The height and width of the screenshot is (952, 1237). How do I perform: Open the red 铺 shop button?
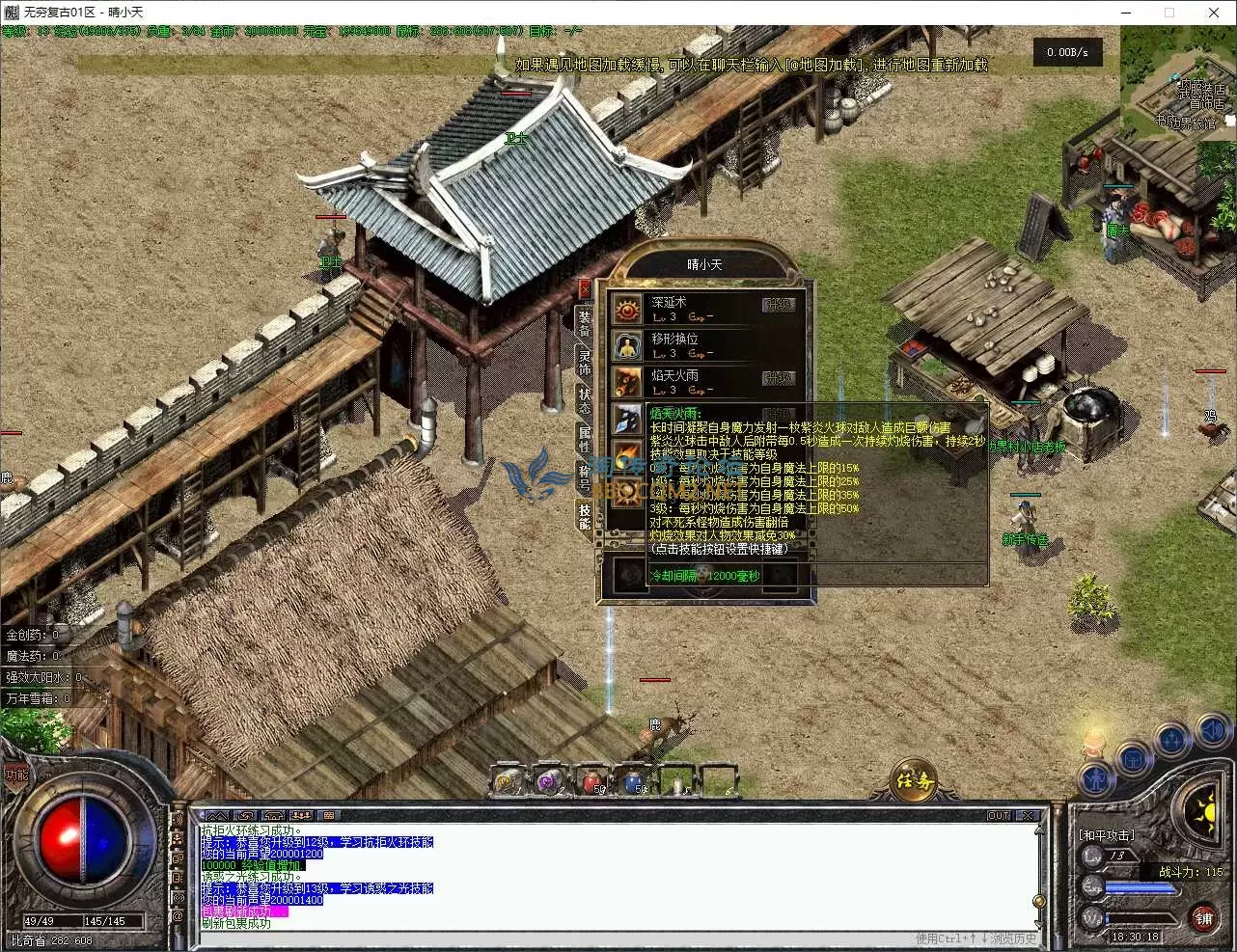tap(1203, 919)
